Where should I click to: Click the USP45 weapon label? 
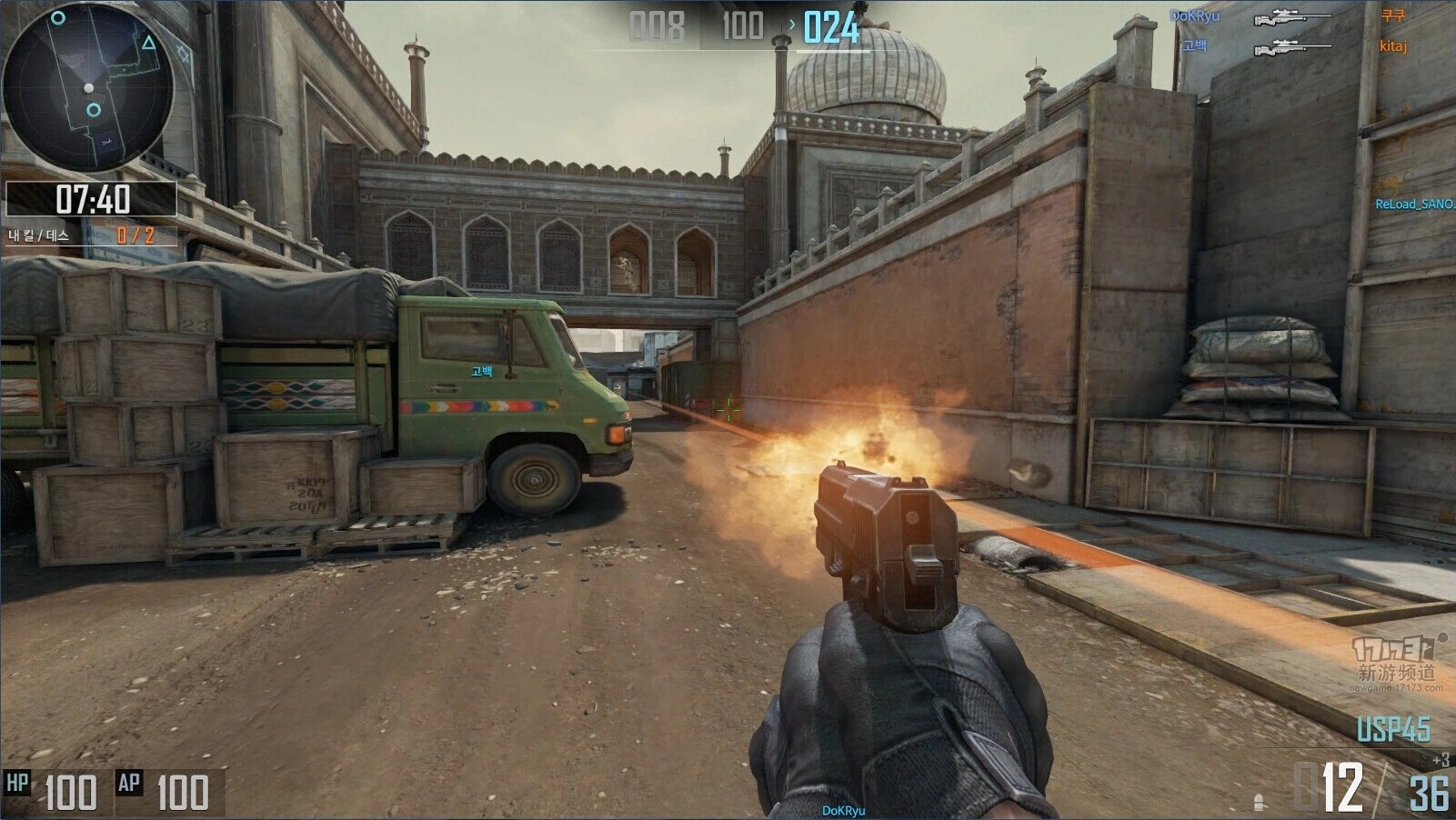pos(1393,729)
